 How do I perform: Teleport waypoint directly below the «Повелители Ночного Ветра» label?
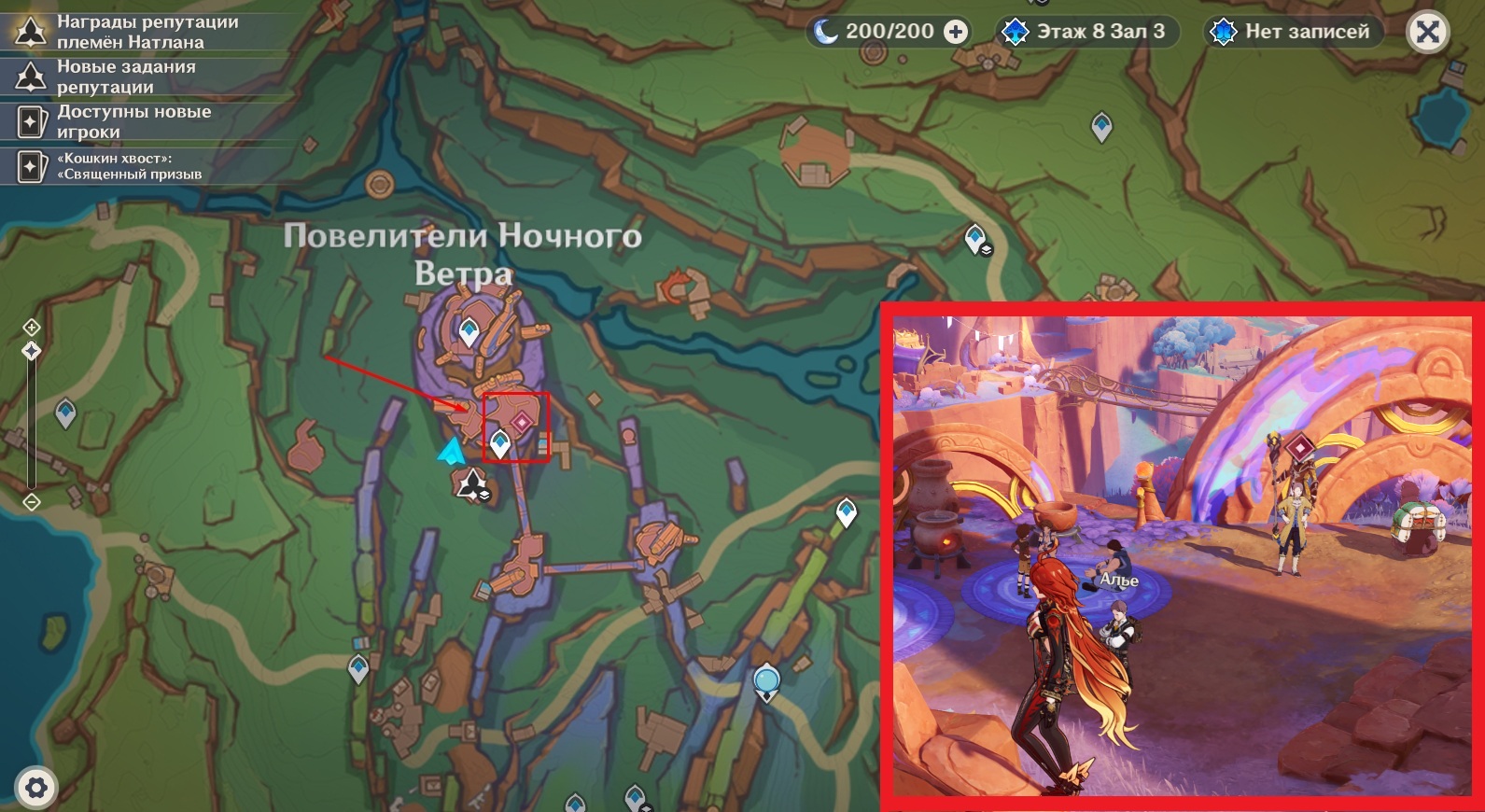coord(469,330)
